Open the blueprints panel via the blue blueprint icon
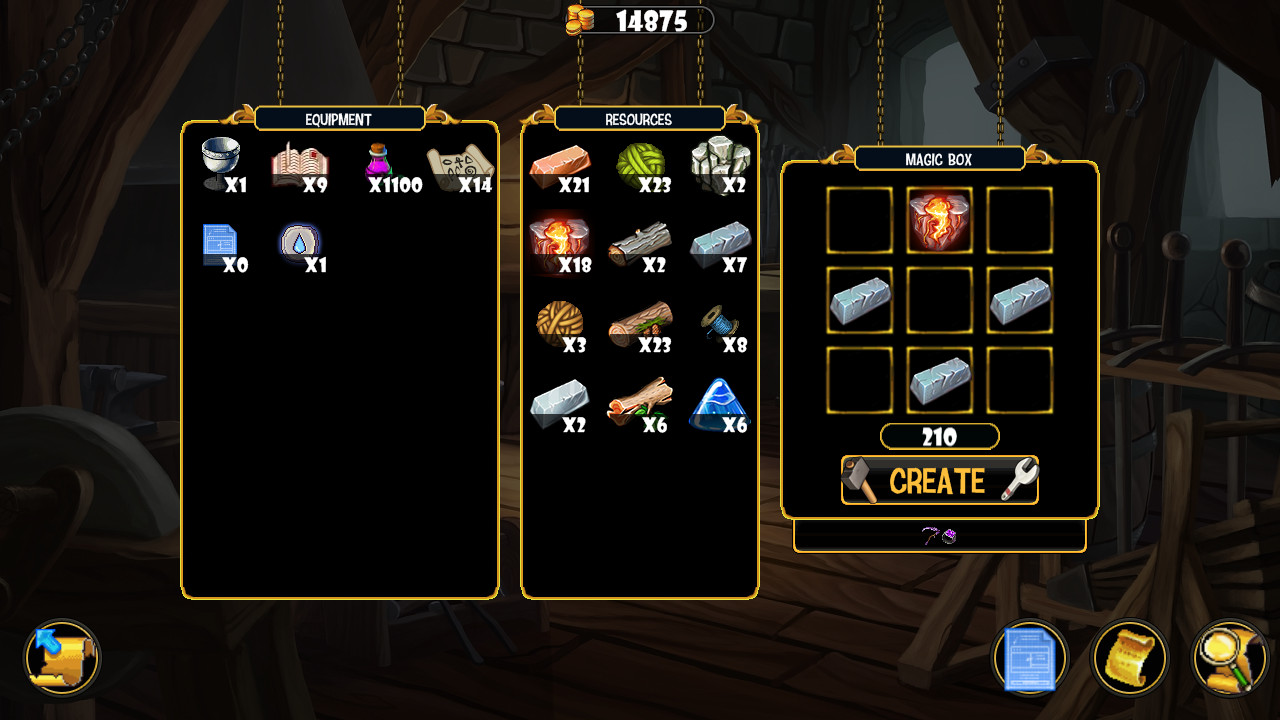Image resolution: width=1280 pixels, height=720 pixels. point(1029,658)
